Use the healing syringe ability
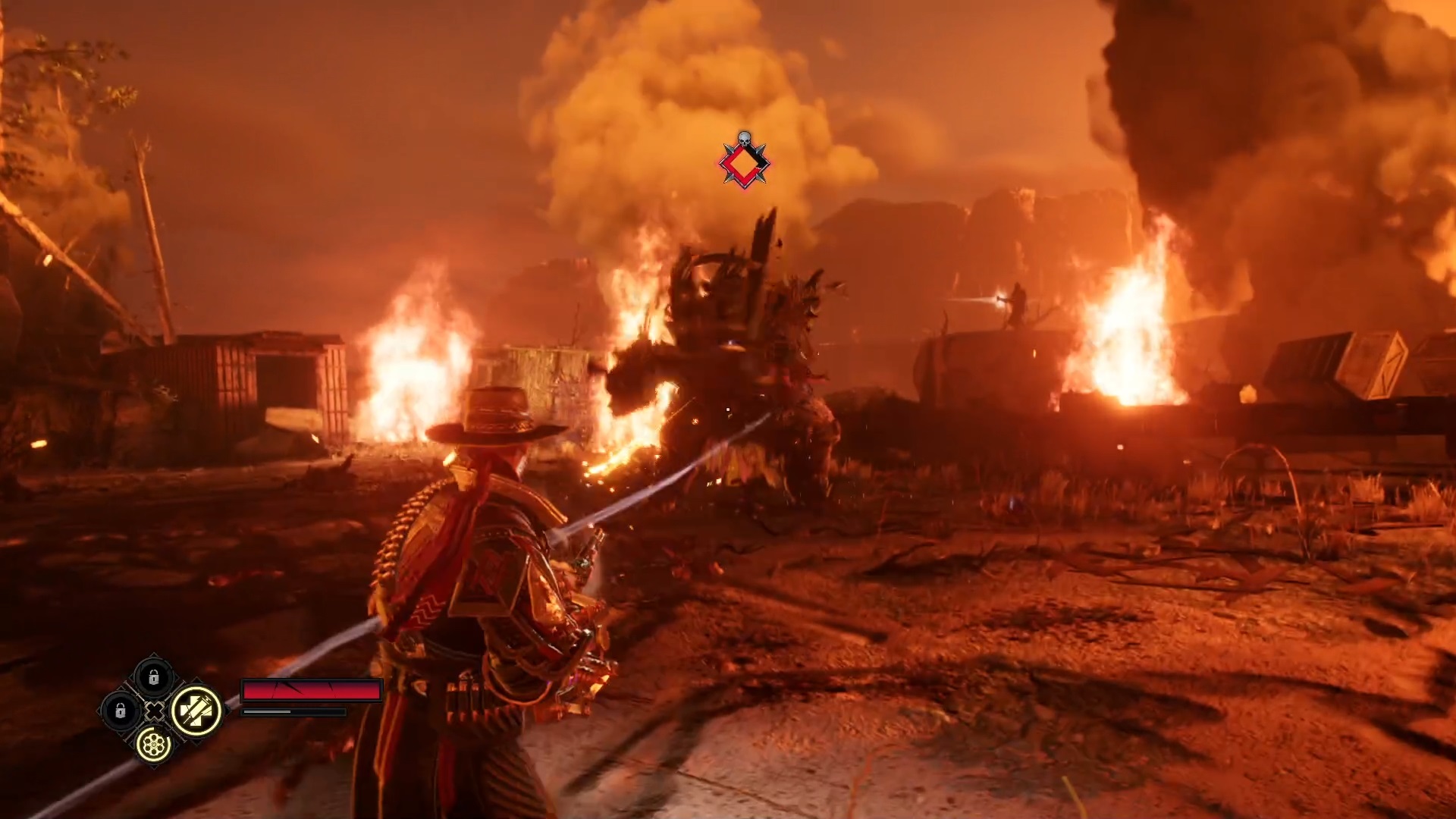Viewport: 1456px width, 819px height. tap(196, 711)
